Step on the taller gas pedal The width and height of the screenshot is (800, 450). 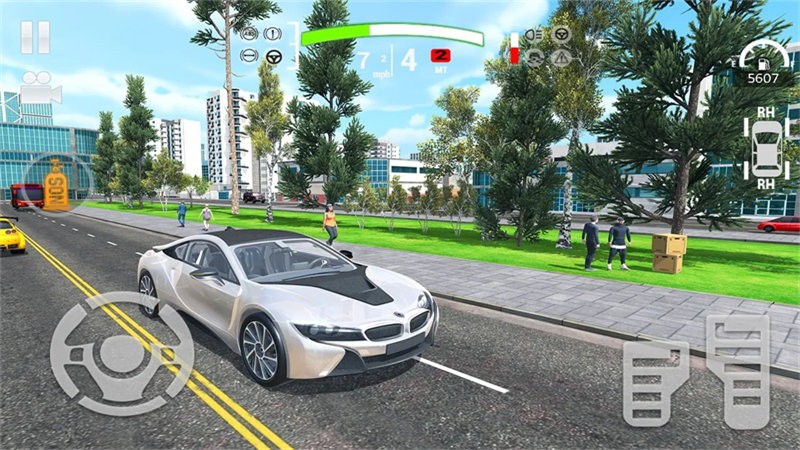[x=736, y=370]
